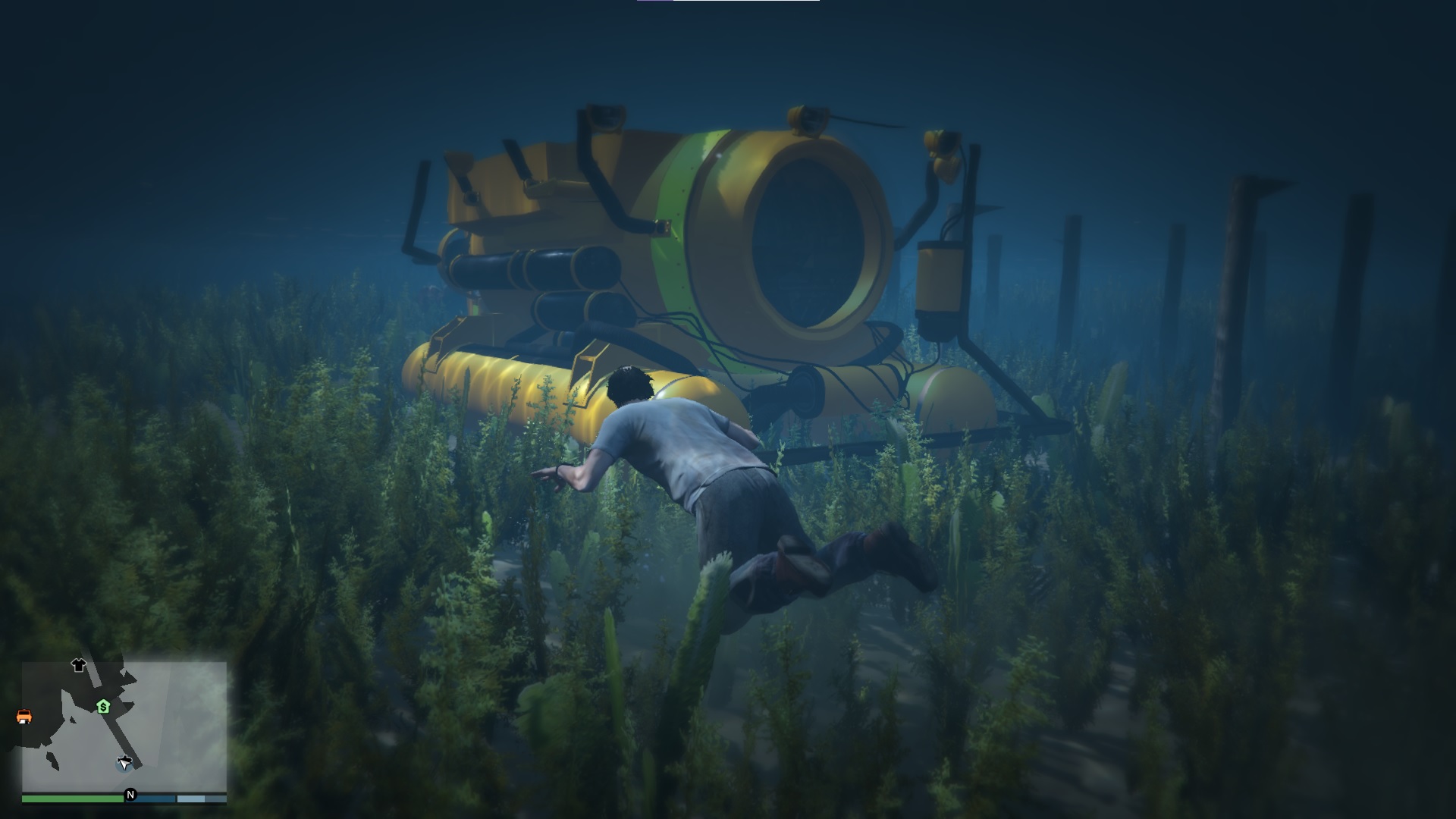1456x819 pixels.
Task: Click the white player arrow on minimap
Action: tap(124, 763)
